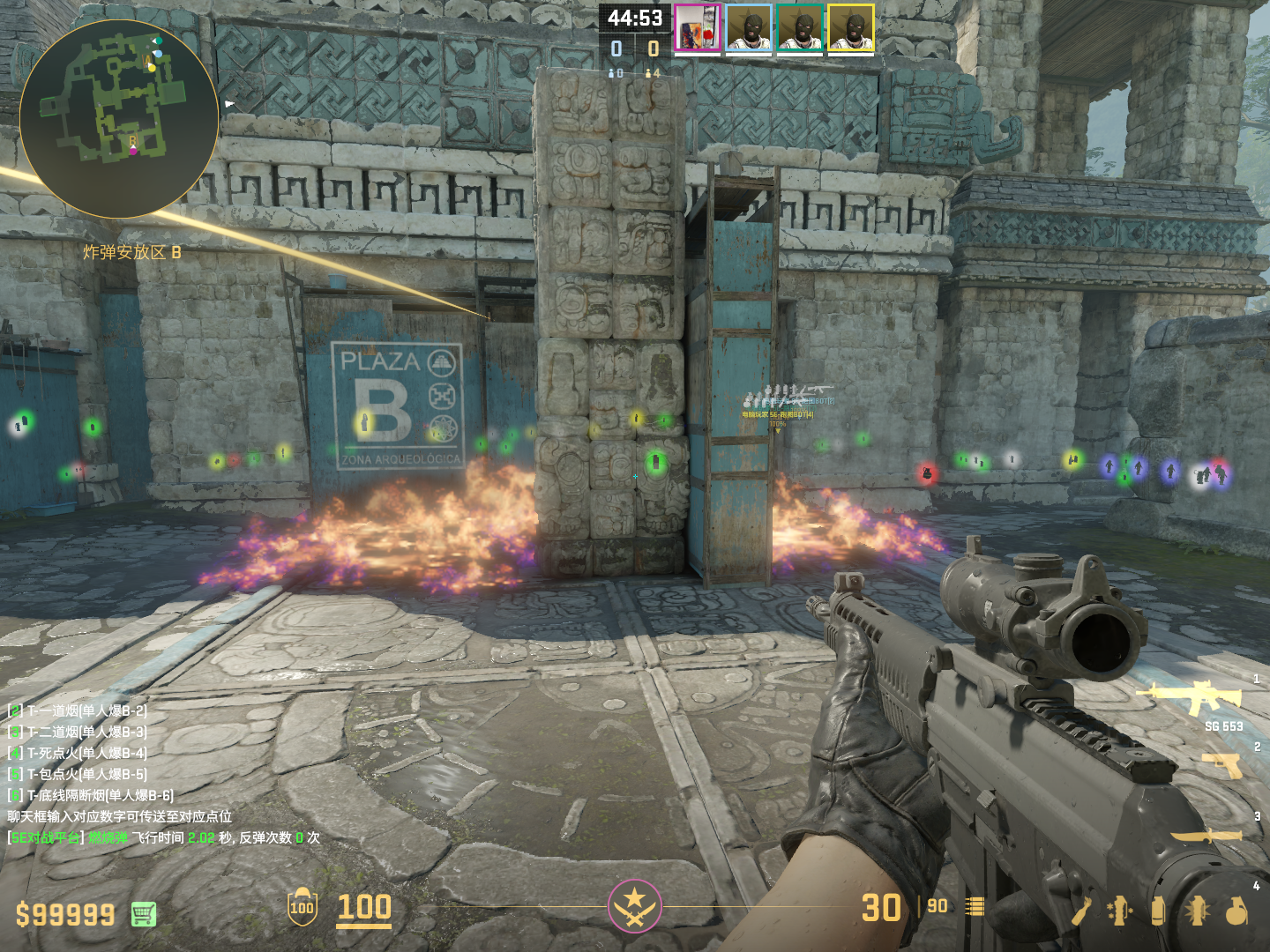Select the green-framed bot avatar
Image resolution: width=1270 pixels, height=952 pixels.
click(800, 28)
